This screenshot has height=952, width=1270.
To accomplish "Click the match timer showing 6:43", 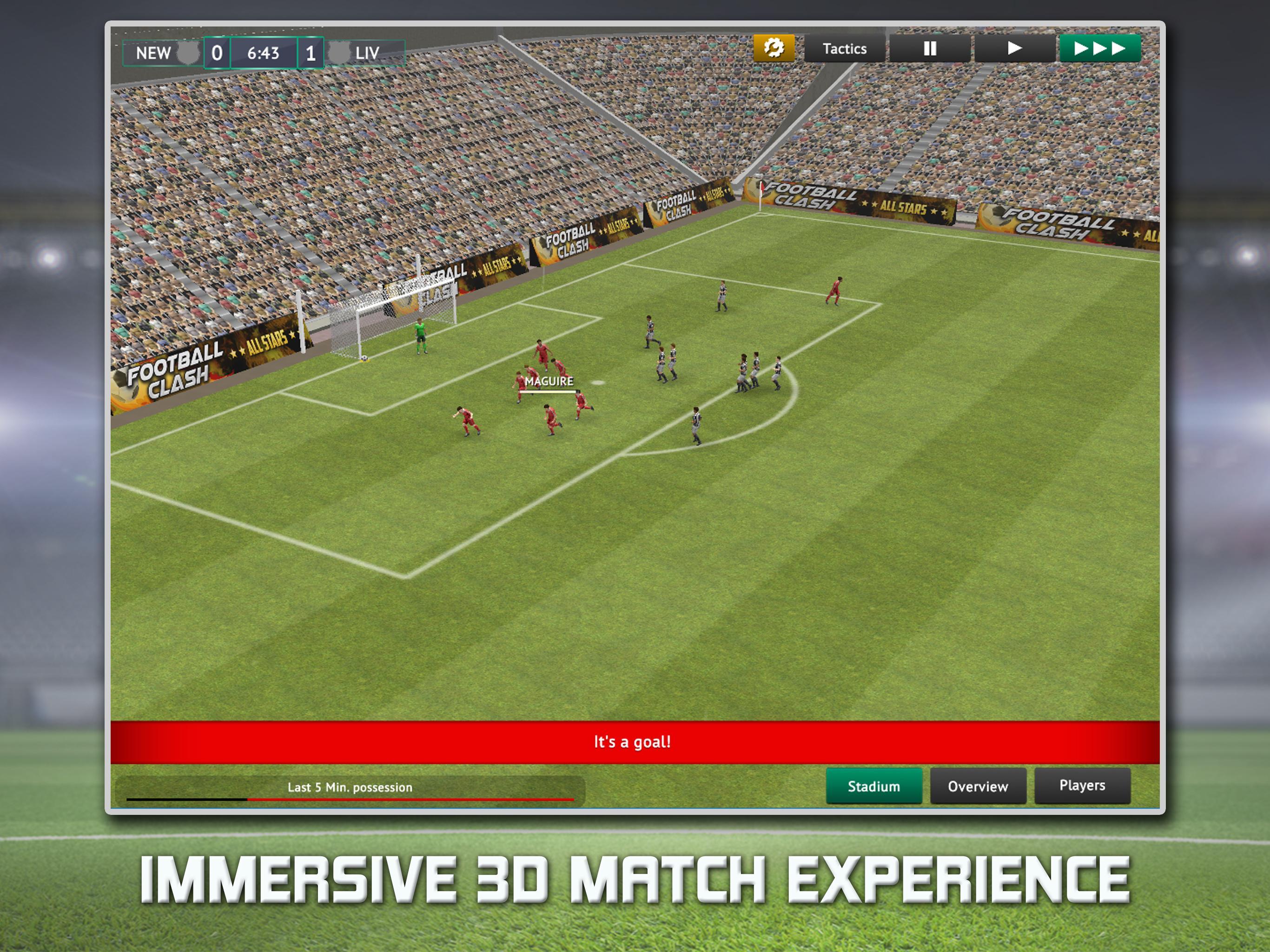I will (x=264, y=53).
